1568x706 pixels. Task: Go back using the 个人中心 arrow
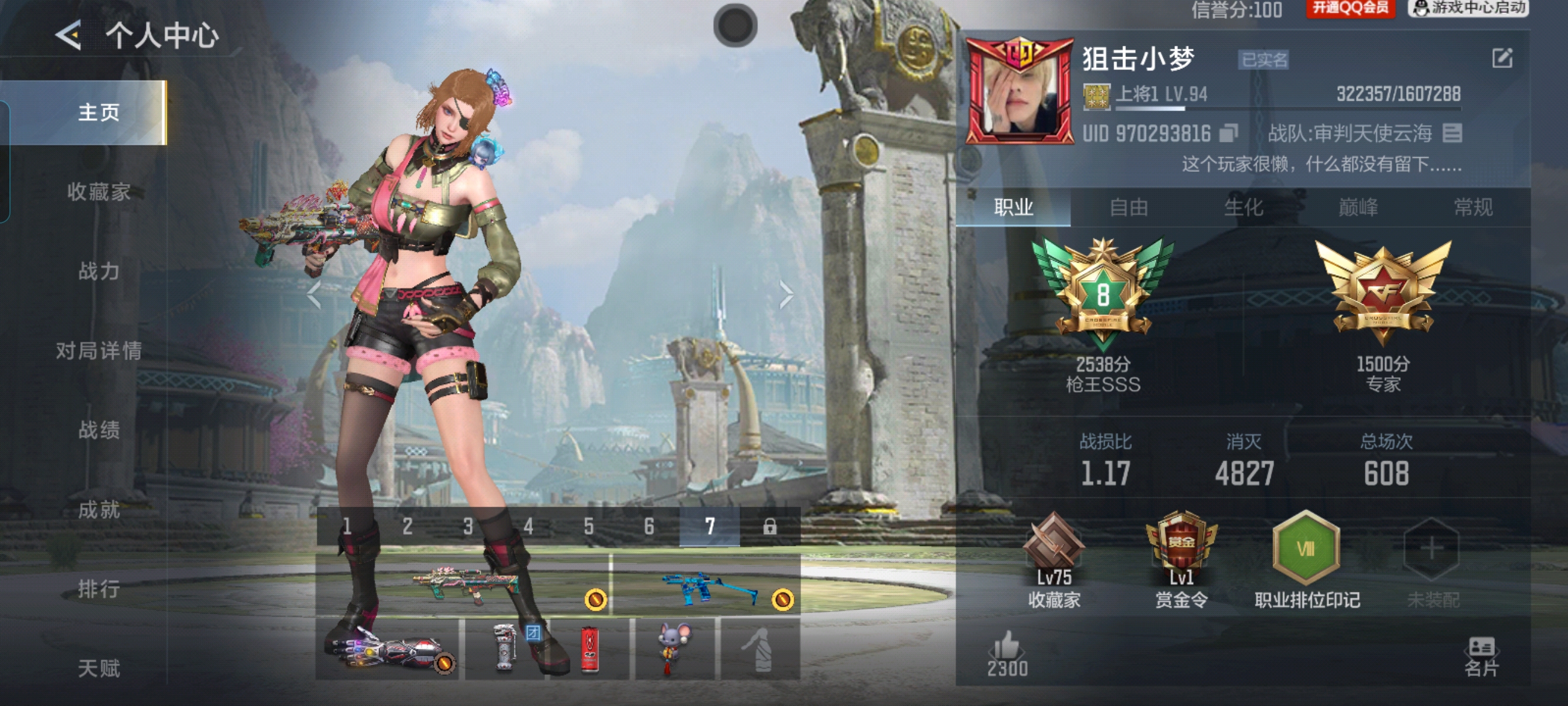click(x=69, y=35)
